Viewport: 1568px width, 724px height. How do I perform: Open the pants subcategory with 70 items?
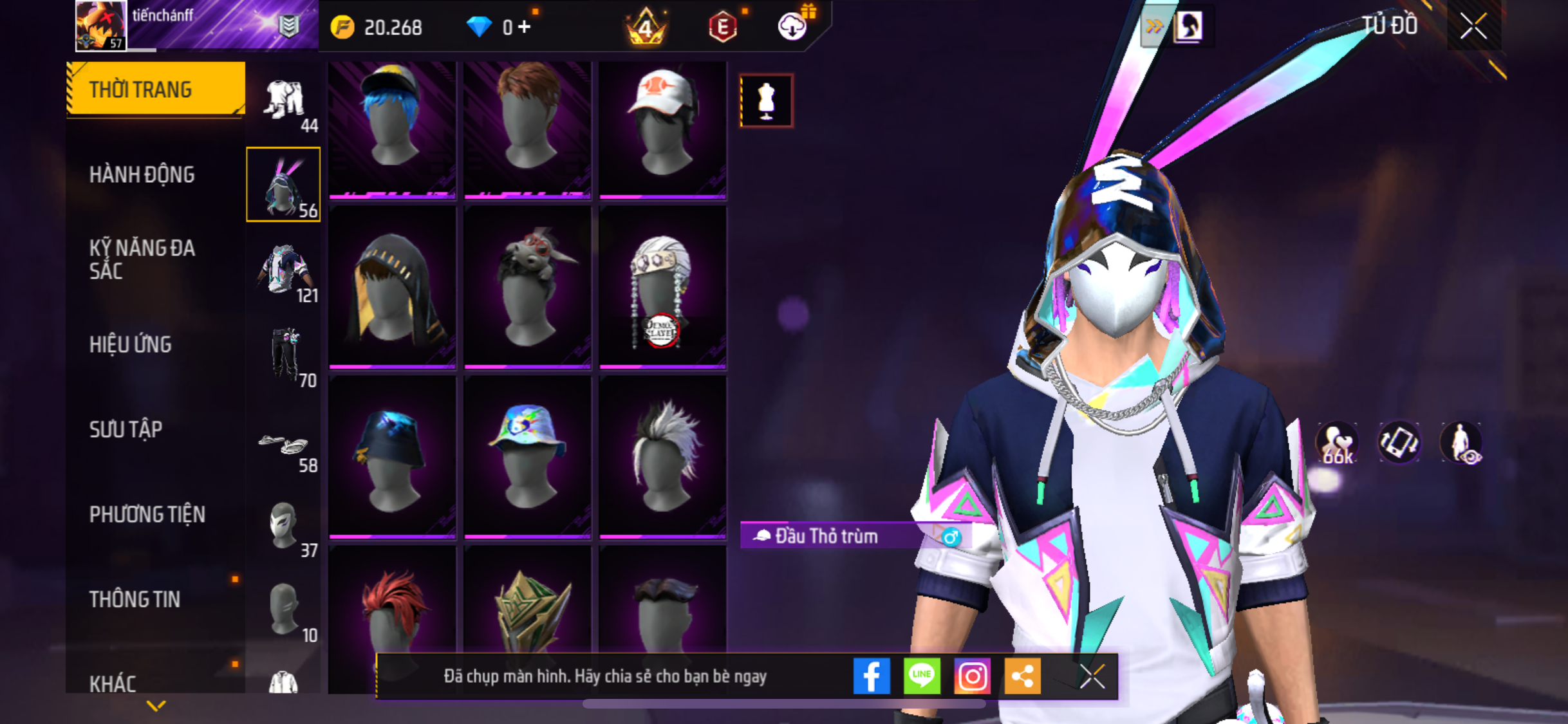point(284,356)
